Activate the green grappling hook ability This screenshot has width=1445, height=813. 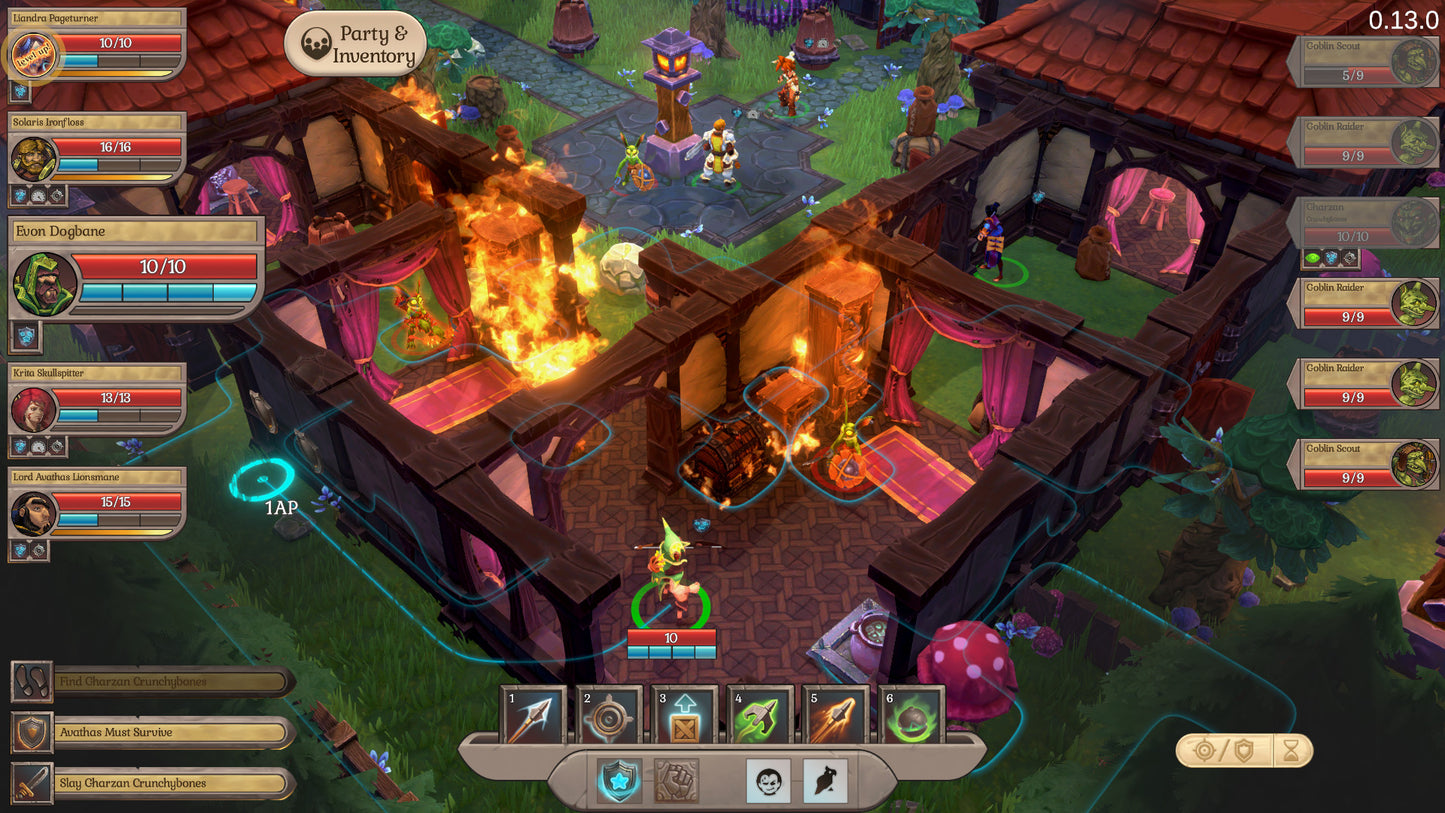(x=760, y=716)
